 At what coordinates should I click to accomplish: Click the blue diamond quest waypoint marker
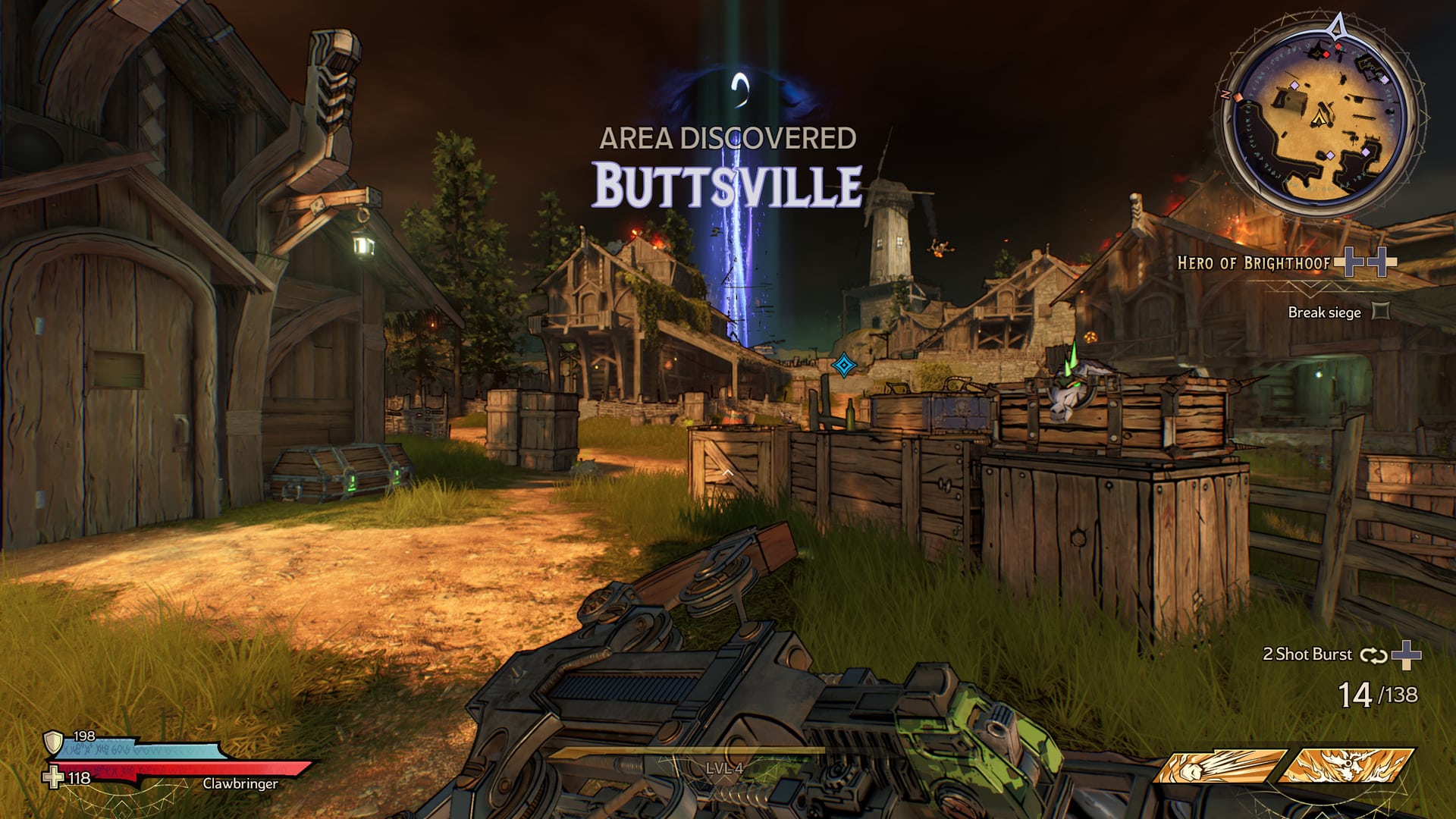click(x=843, y=366)
